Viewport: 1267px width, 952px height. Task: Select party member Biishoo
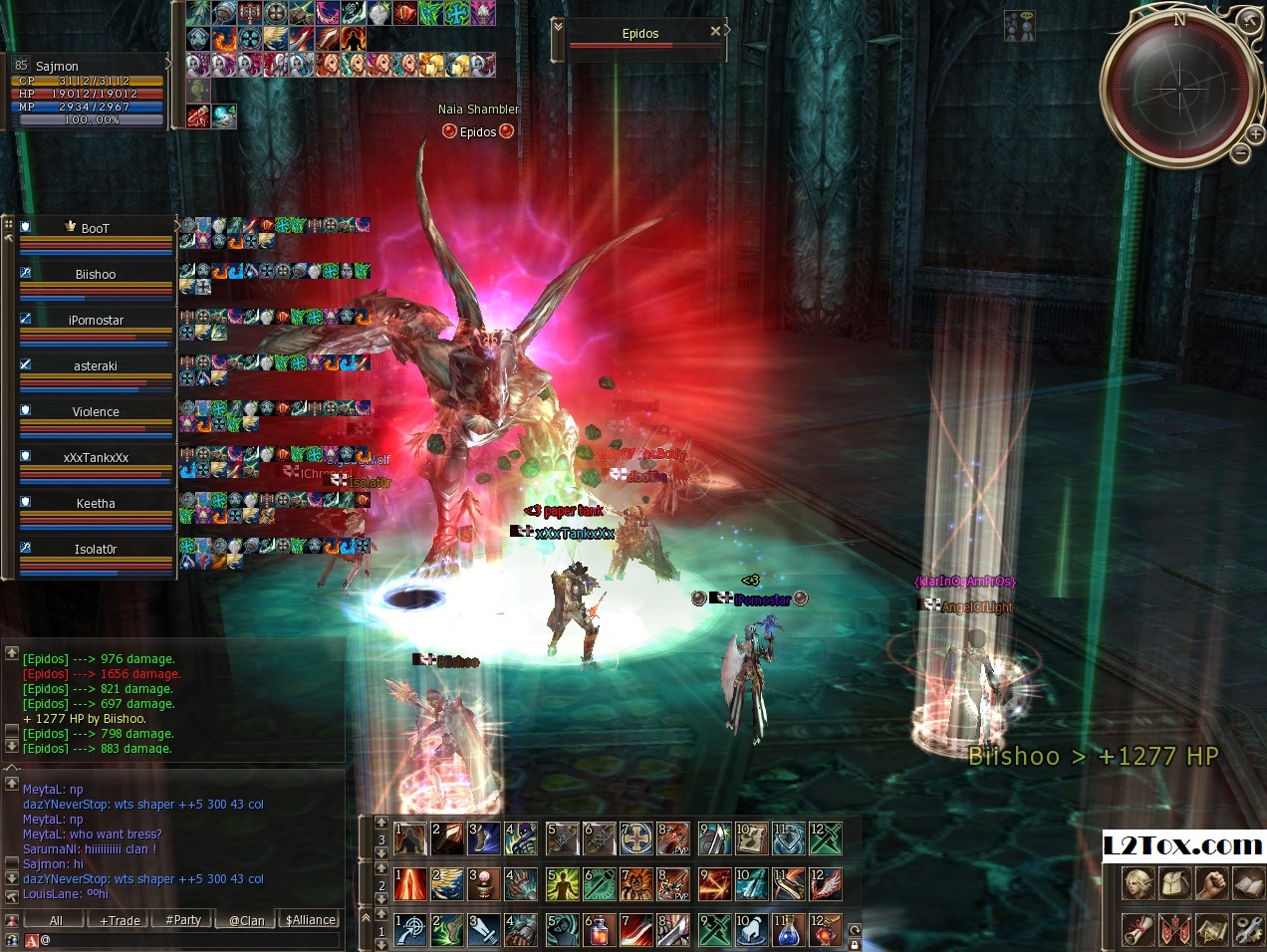click(x=96, y=275)
